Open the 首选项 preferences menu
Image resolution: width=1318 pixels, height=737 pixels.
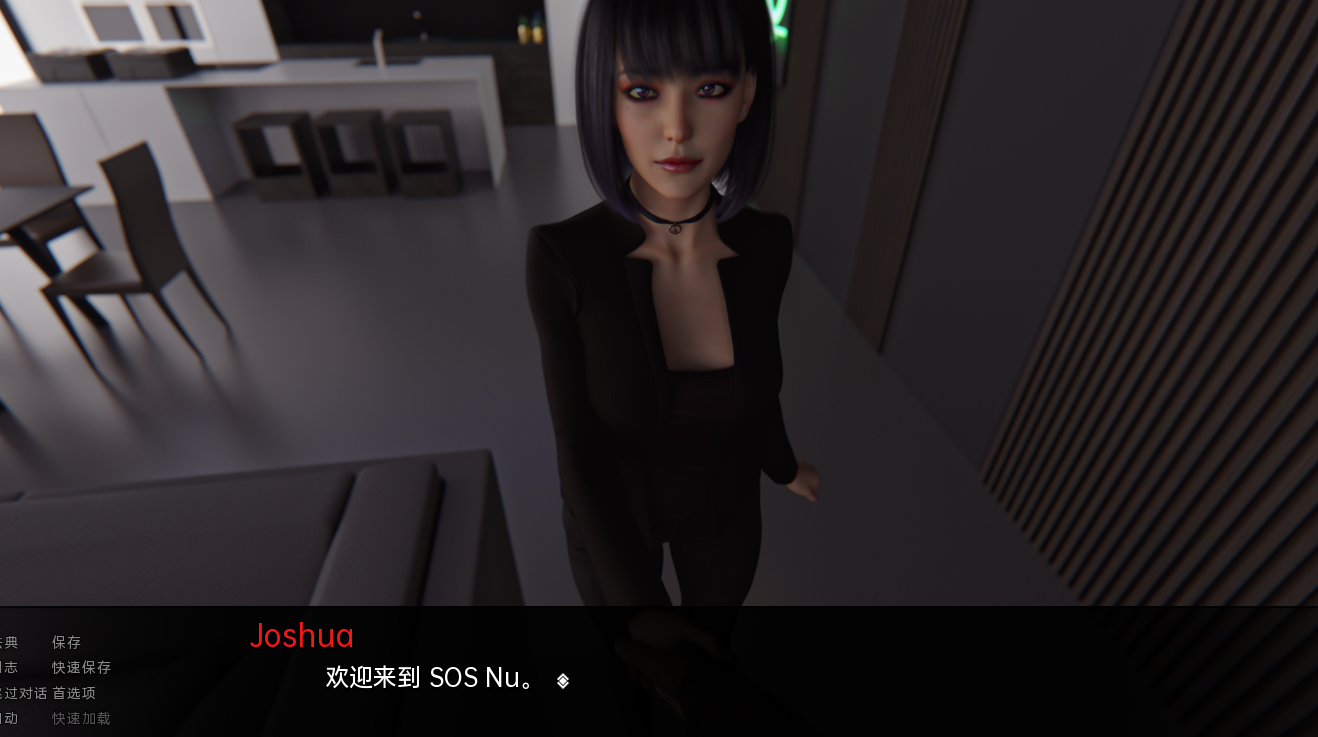pos(76,692)
